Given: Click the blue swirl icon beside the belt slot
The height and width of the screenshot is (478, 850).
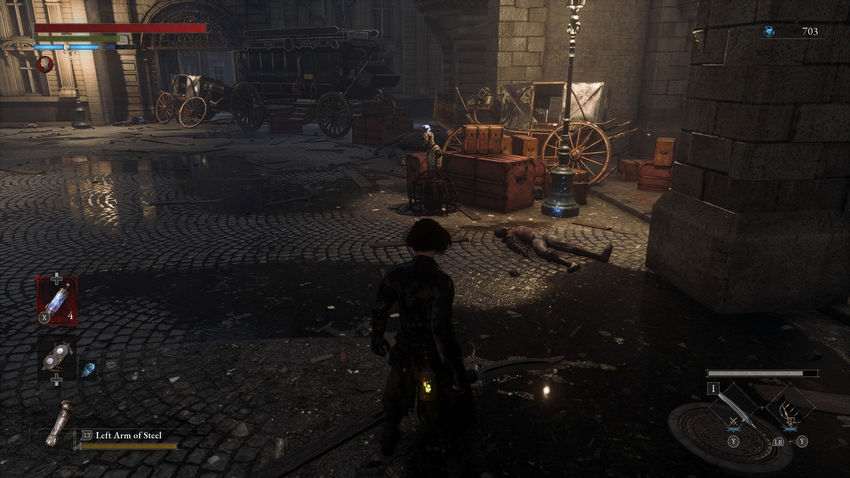Looking at the screenshot, I should click(x=88, y=368).
